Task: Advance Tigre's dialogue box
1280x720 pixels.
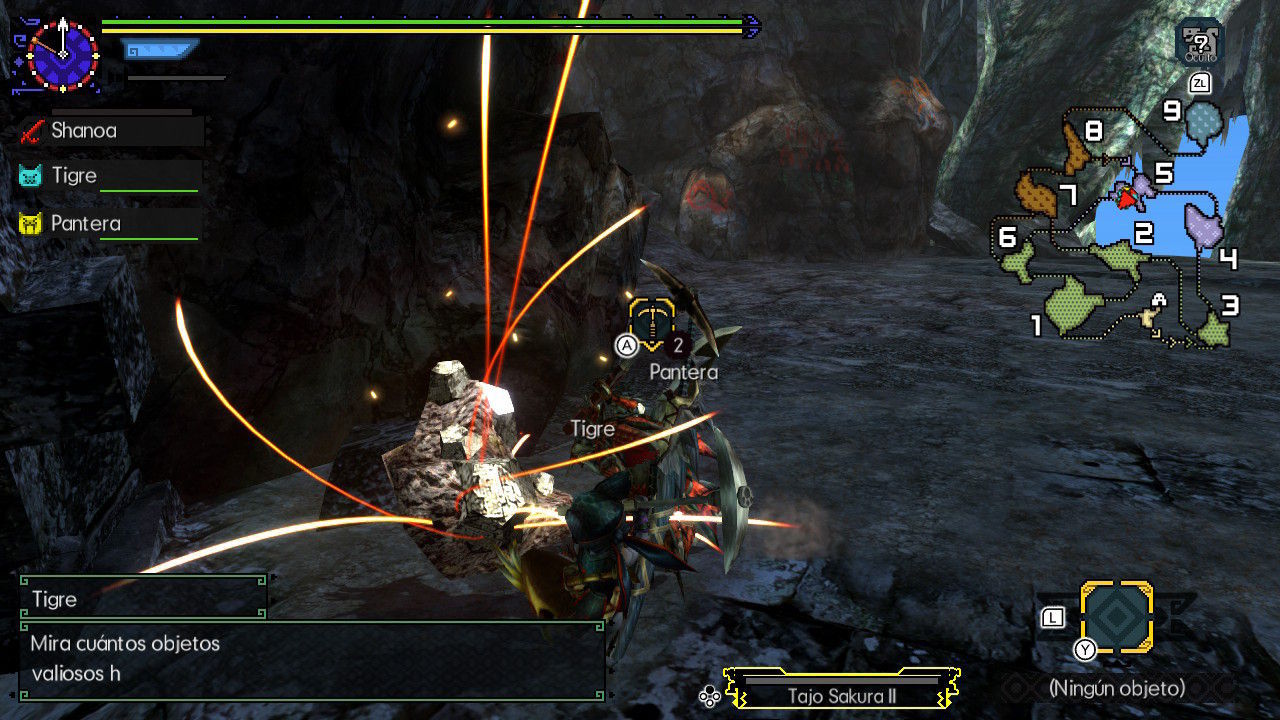Action: coord(311,660)
